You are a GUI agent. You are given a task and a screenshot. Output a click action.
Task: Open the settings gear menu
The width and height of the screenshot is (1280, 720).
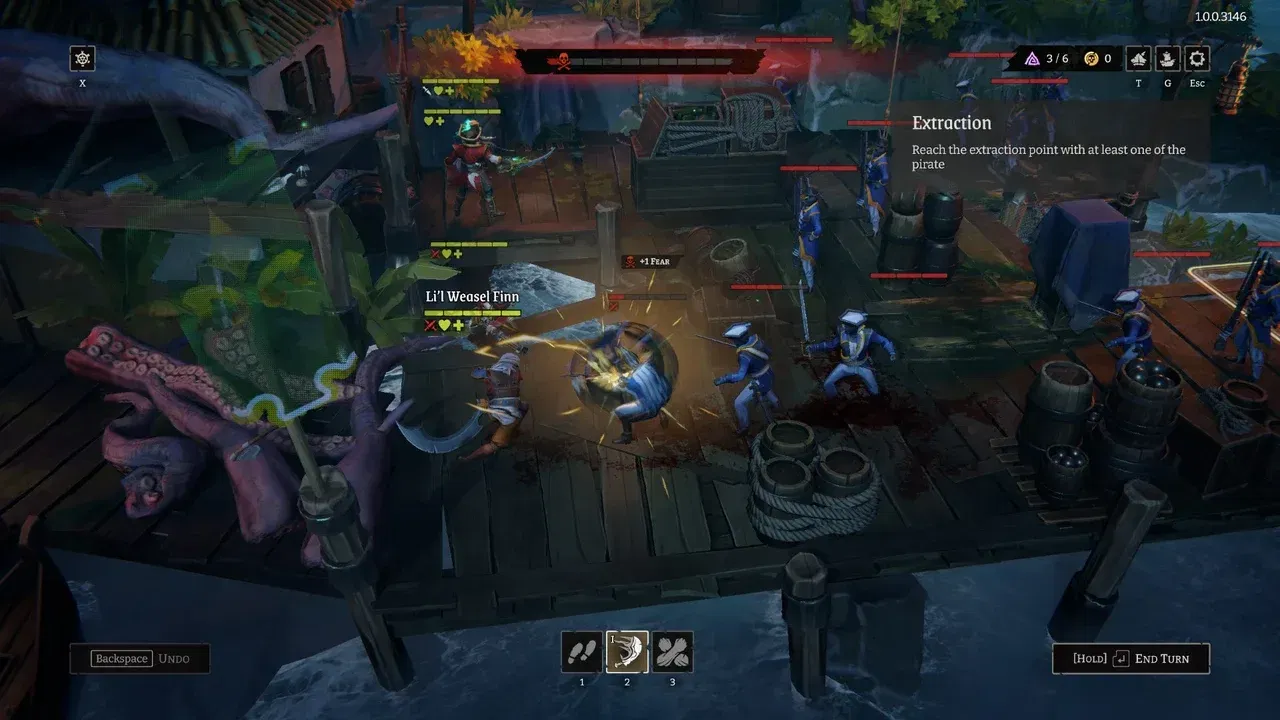[x=1196, y=58]
